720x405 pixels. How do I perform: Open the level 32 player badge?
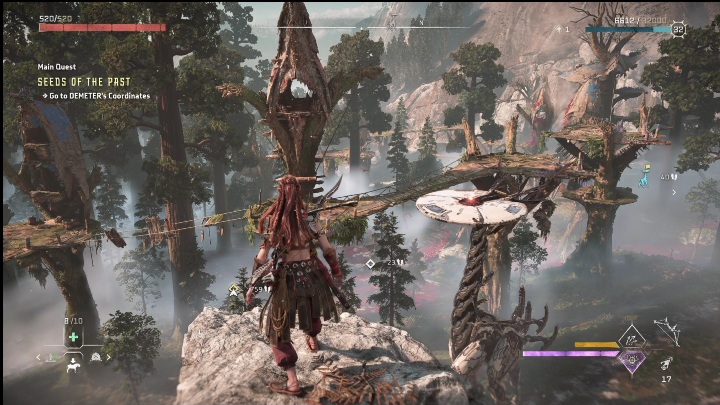[x=679, y=29]
